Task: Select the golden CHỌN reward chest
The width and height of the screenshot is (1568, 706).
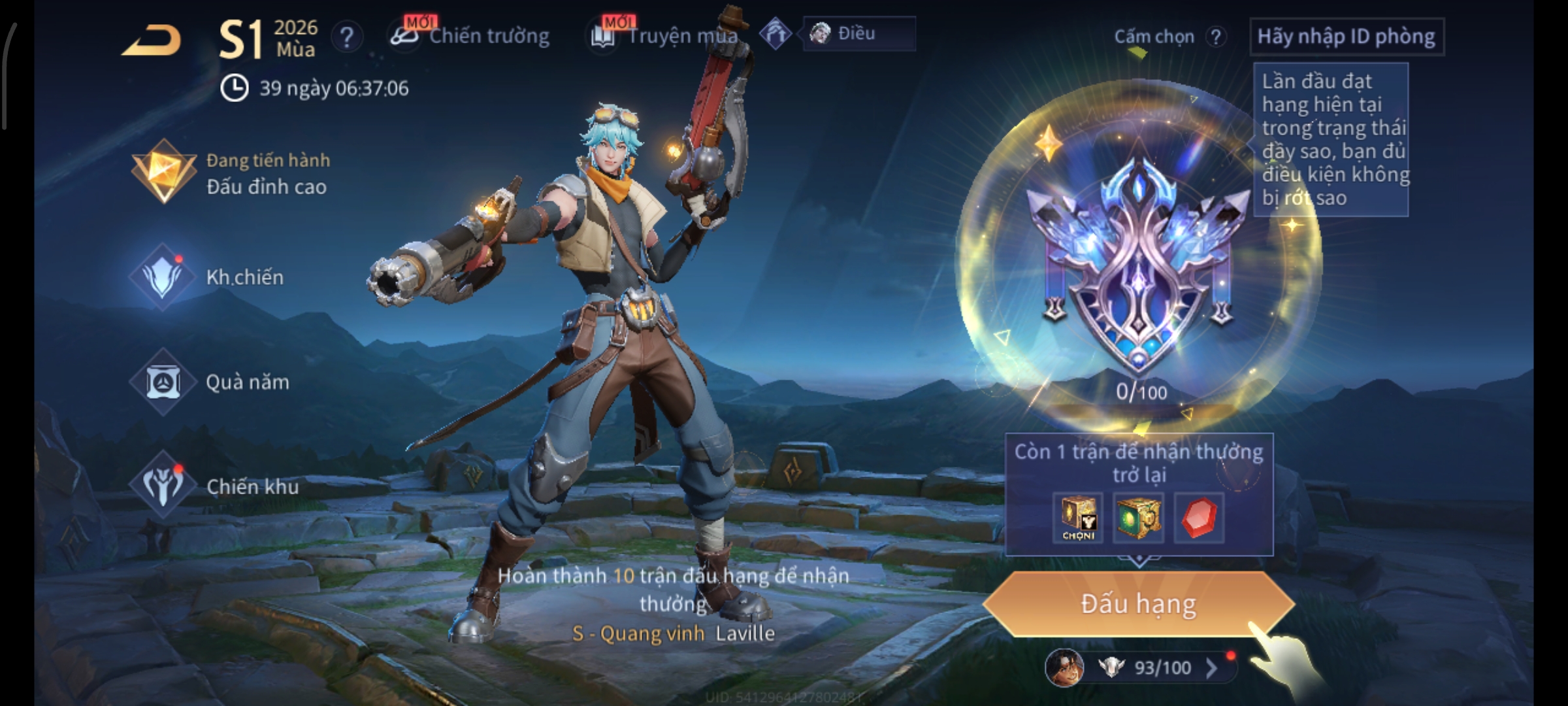Action: point(1078,518)
